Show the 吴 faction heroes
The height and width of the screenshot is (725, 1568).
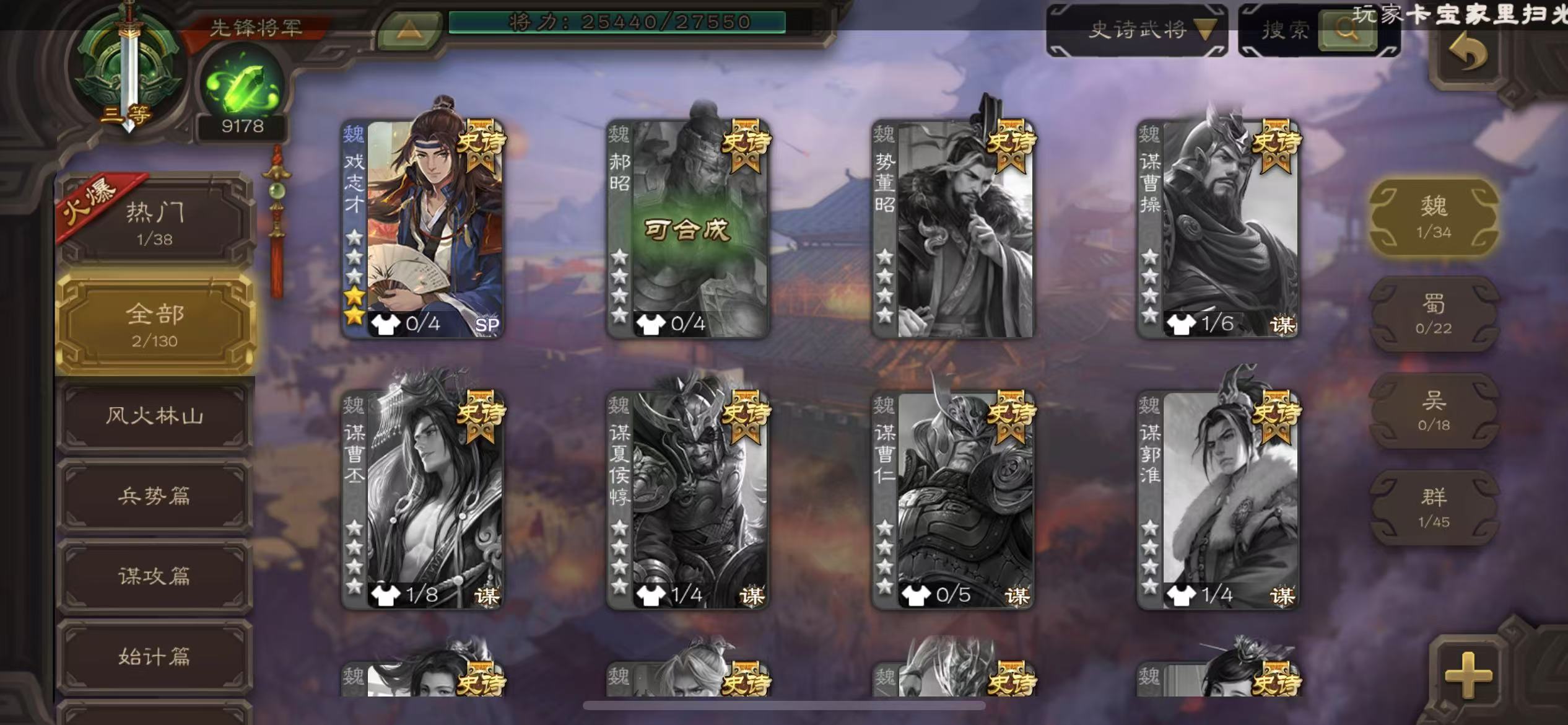[1434, 410]
